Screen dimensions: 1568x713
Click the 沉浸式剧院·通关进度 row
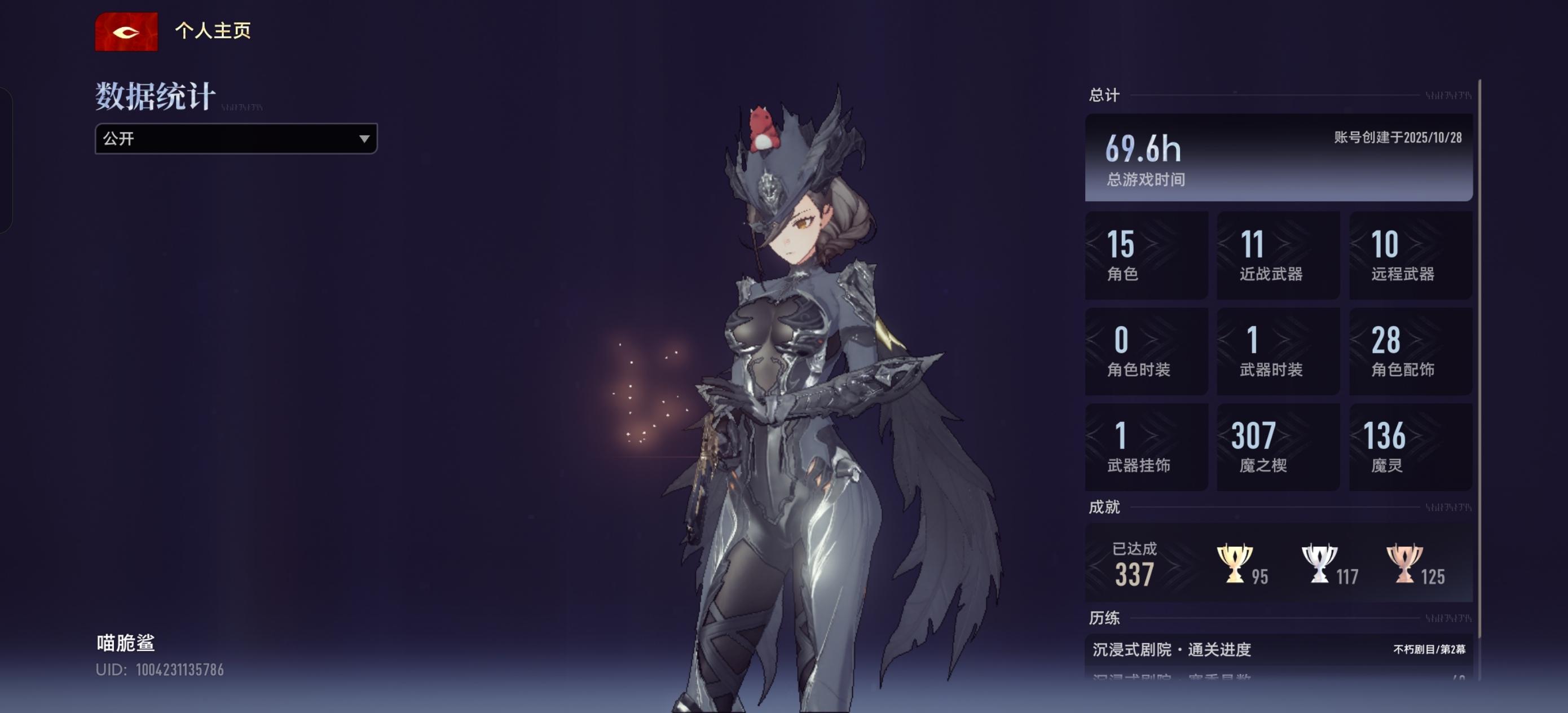pyautogui.click(x=1278, y=650)
